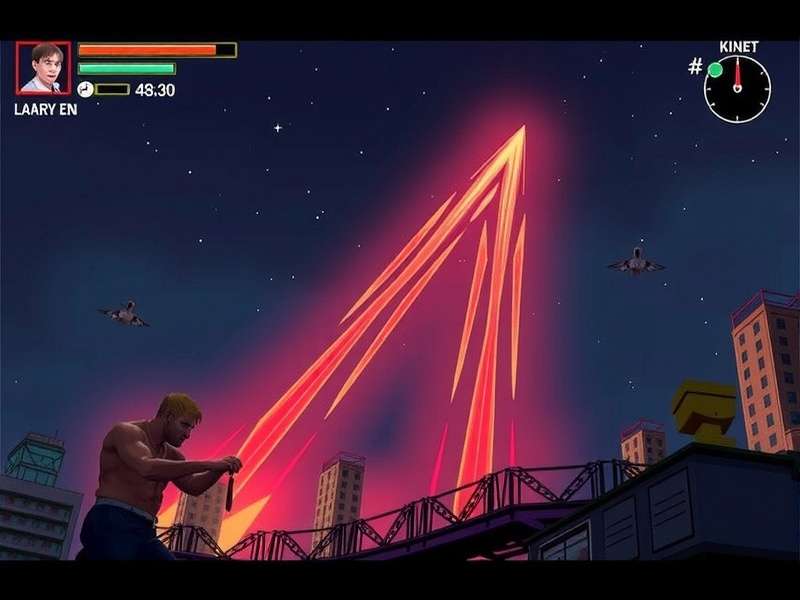The image size is (800, 600).
Task: Select the green dot marker on the dial
Action: coord(715,70)
